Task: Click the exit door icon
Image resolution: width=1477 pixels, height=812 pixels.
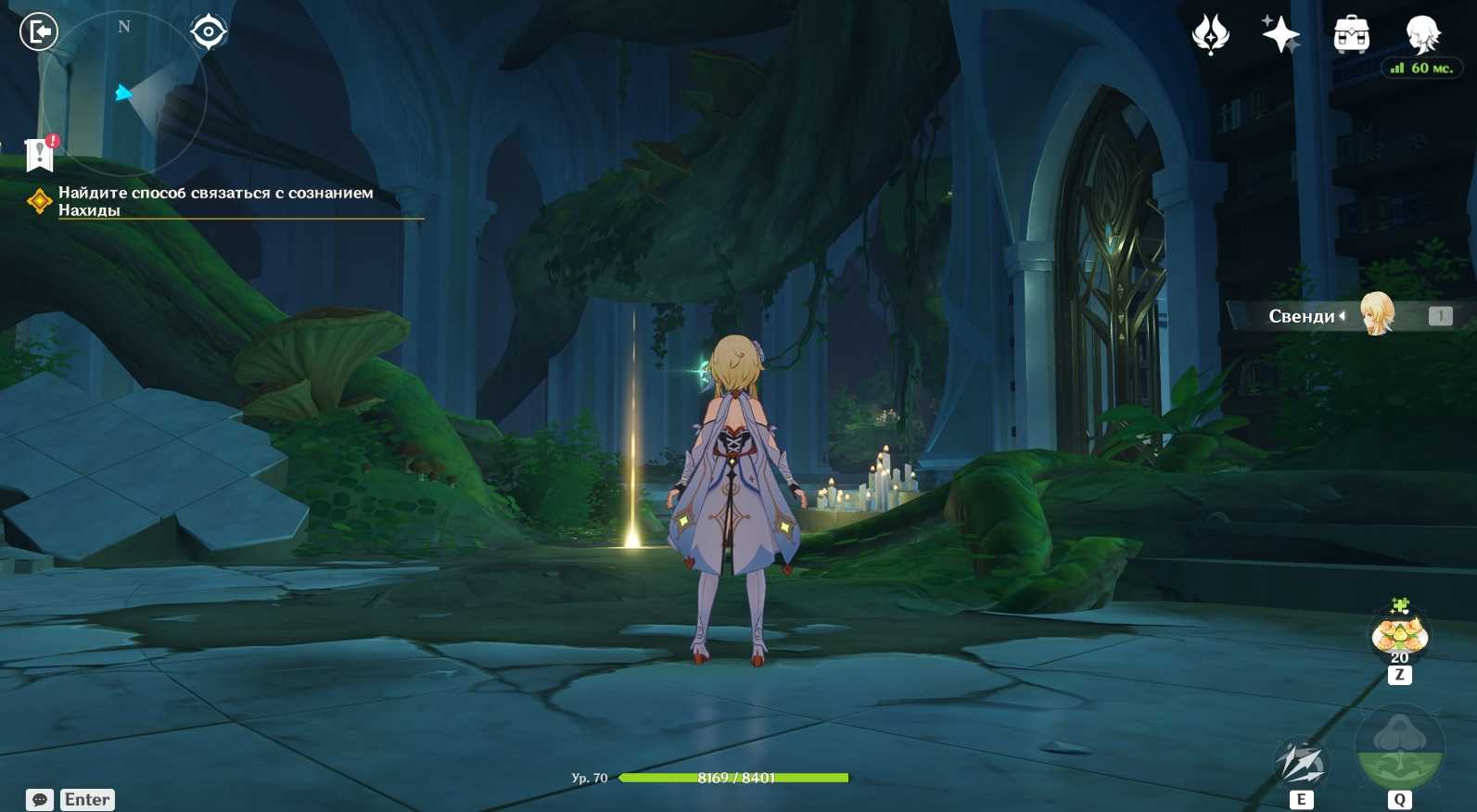Action: coord(39,32)
